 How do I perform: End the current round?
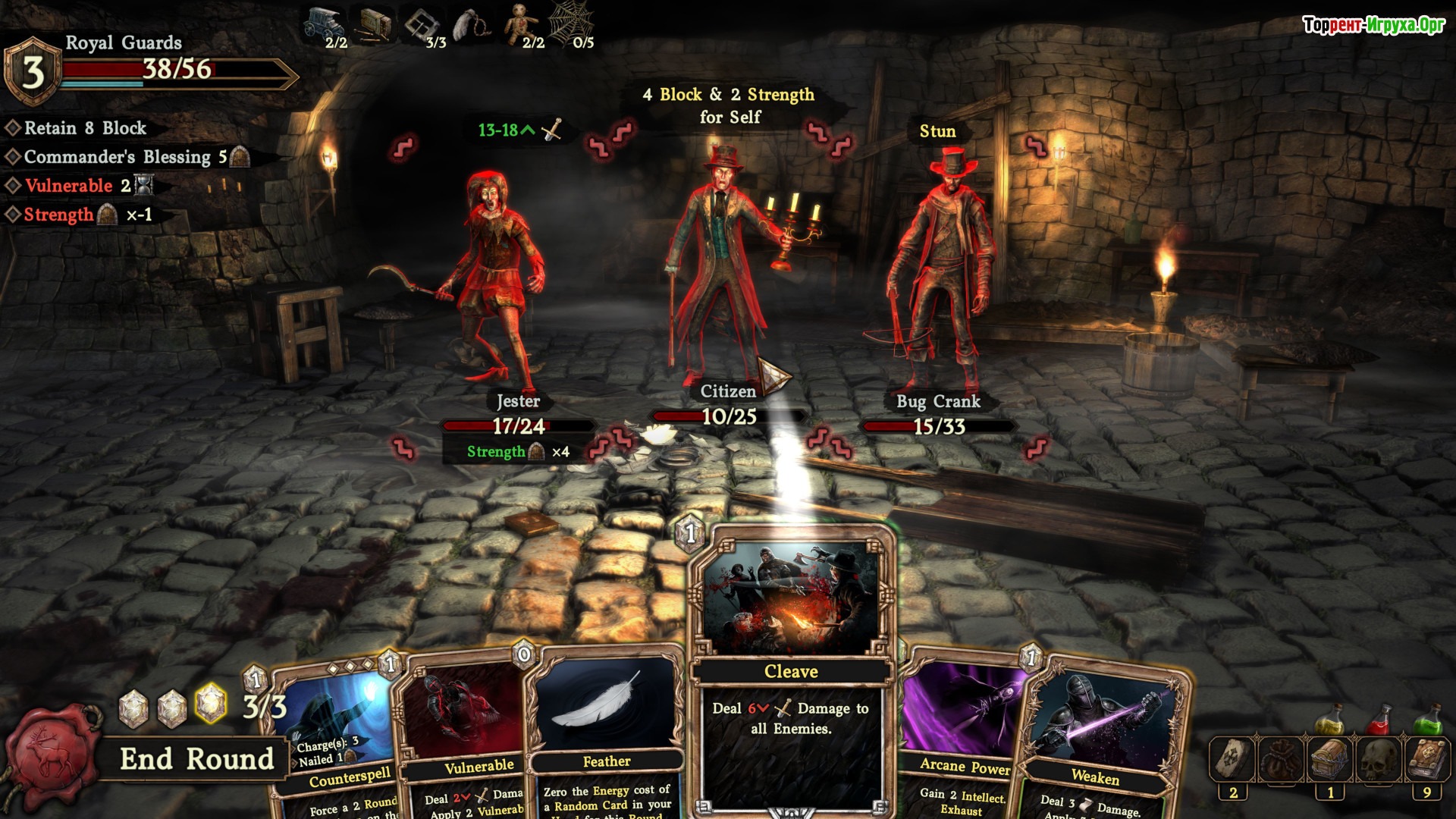click(196, 758)
